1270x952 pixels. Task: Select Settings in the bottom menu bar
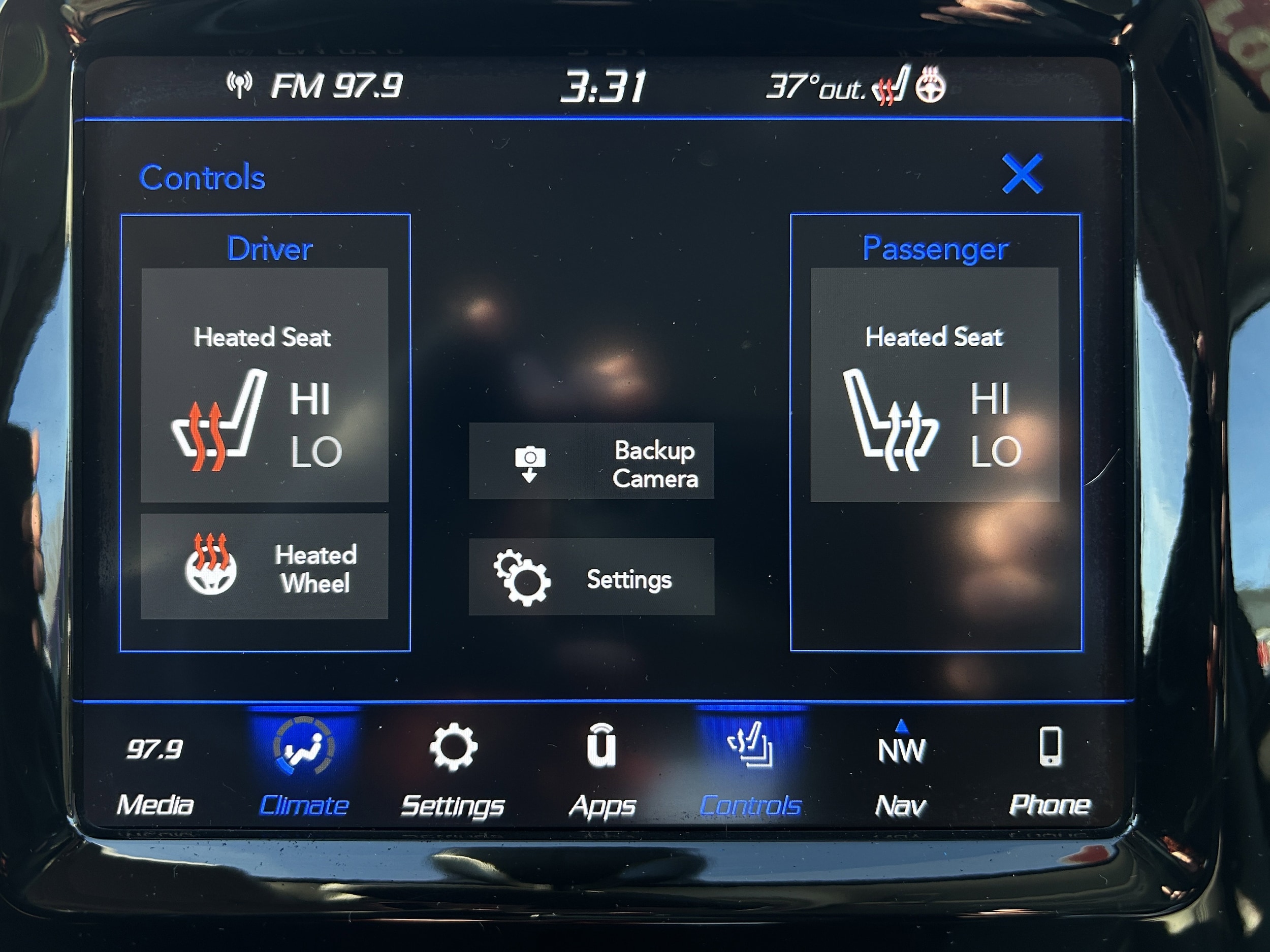point(453,771)
